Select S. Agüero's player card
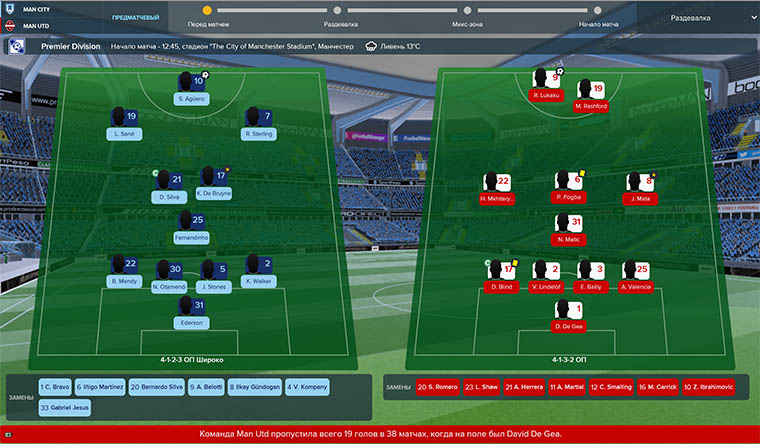 tap(191, 87)
